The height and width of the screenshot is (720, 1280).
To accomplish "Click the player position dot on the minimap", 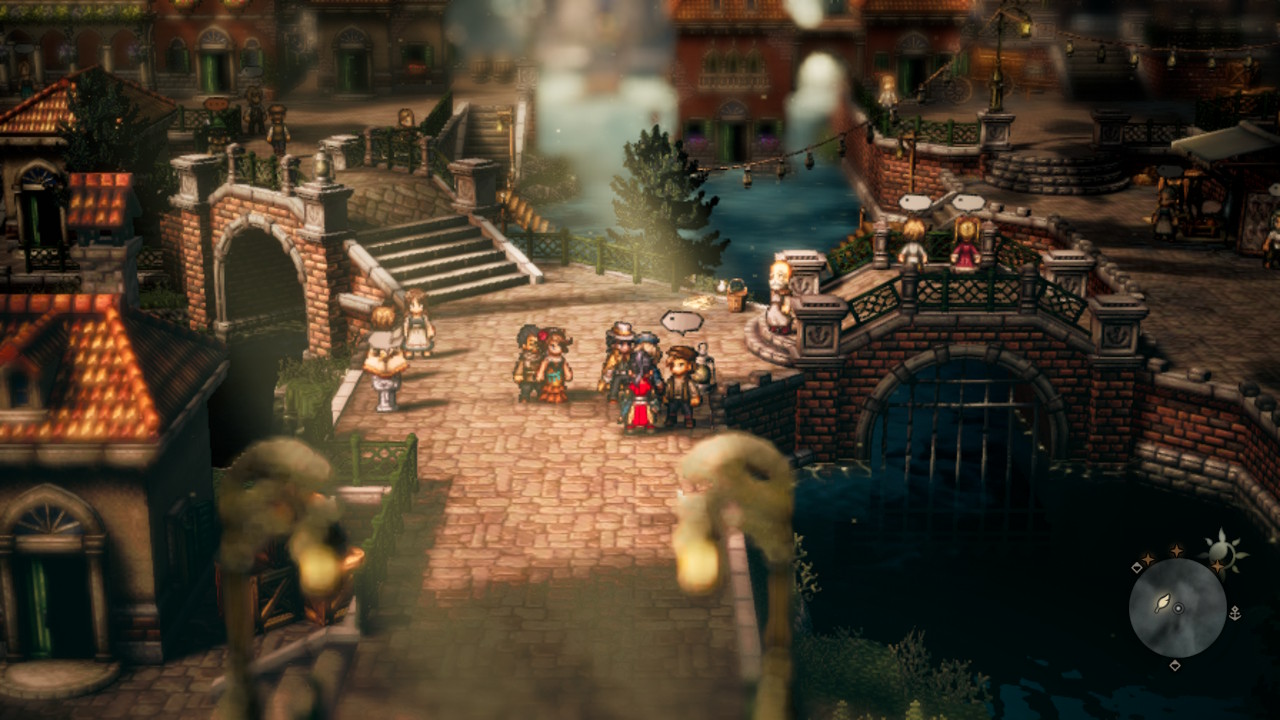I will point(1179,607).
